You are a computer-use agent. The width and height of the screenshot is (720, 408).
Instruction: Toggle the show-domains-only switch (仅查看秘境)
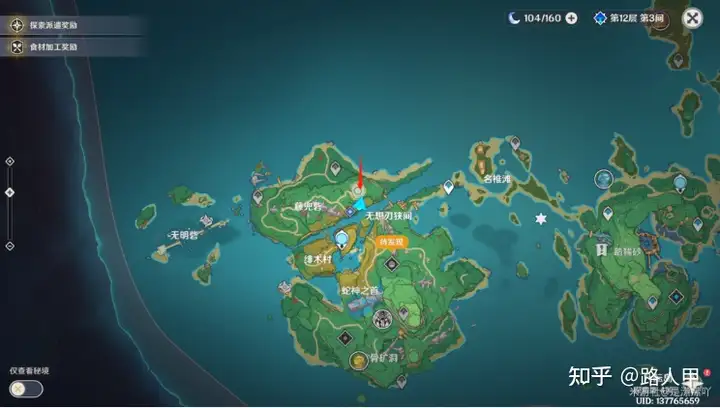tap(27, 388)
